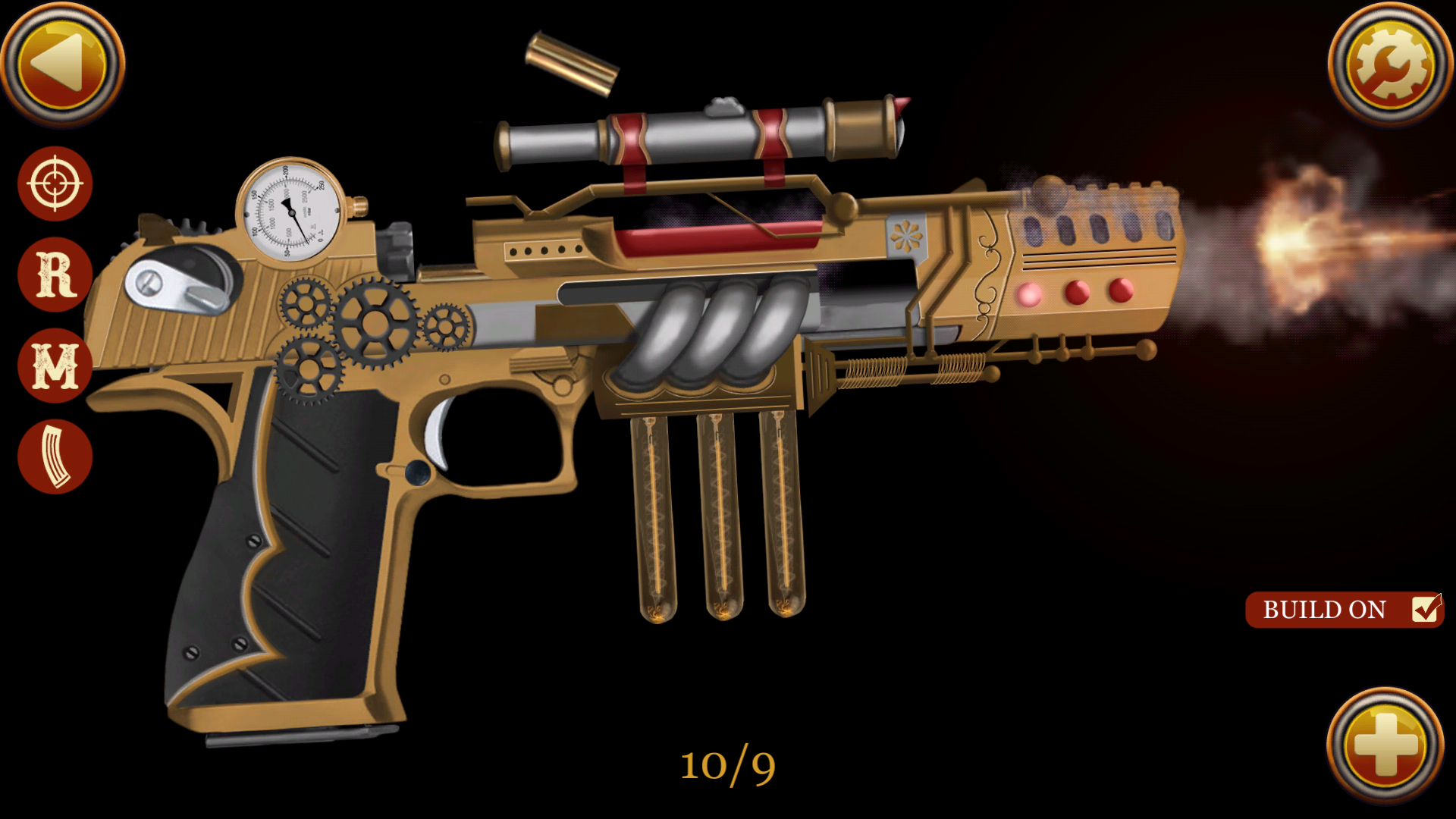Select the crosshair aiming mode icon

(x=53, y=184)
